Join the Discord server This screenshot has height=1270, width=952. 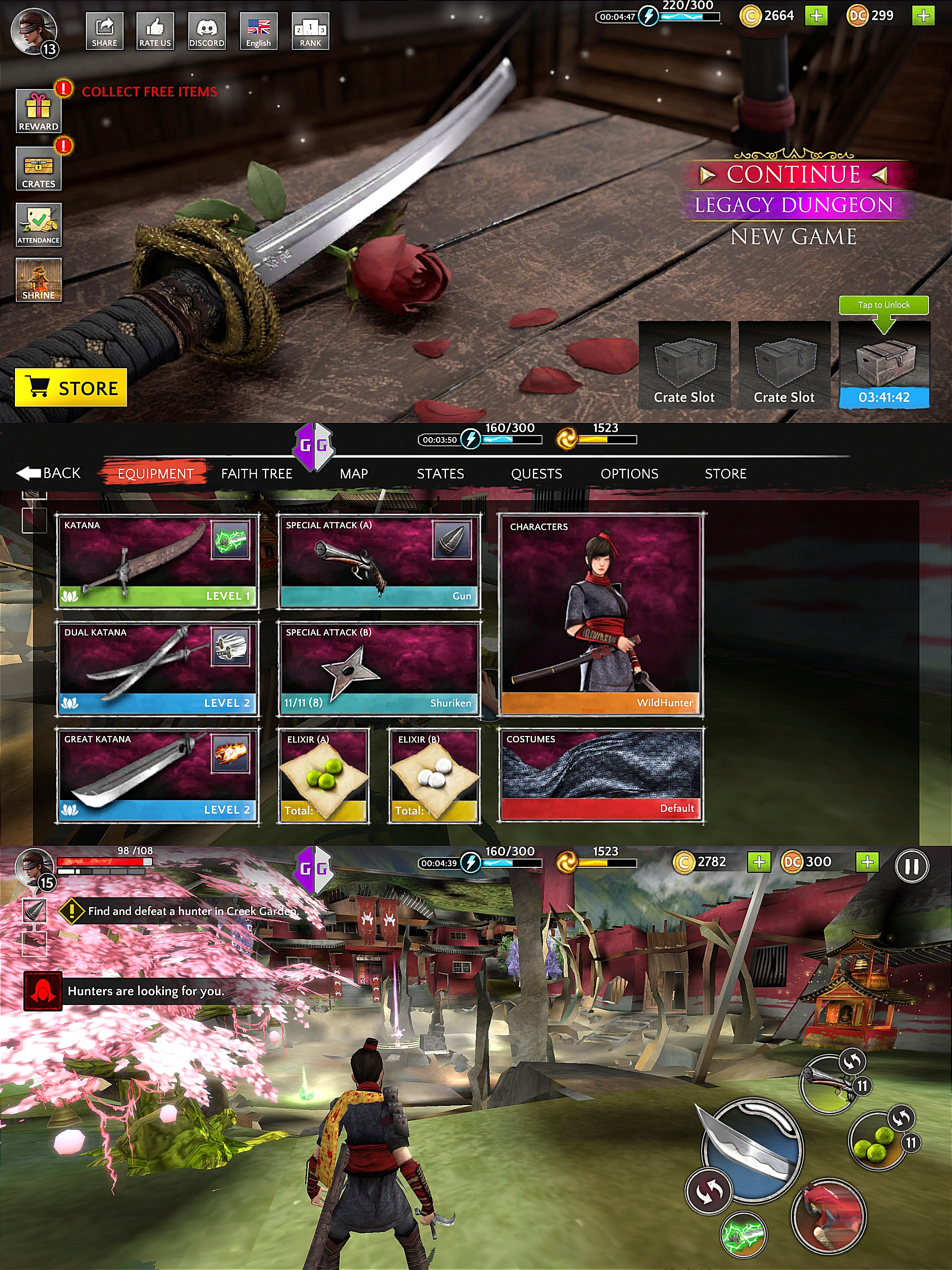207,31
